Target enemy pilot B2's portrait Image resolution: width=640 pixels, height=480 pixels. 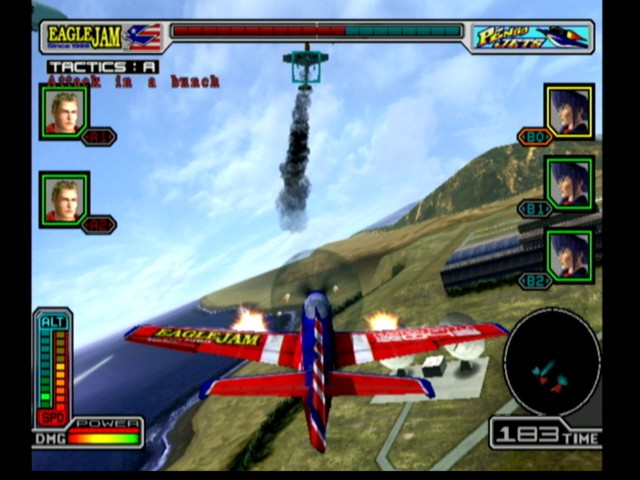pos(569,256)
